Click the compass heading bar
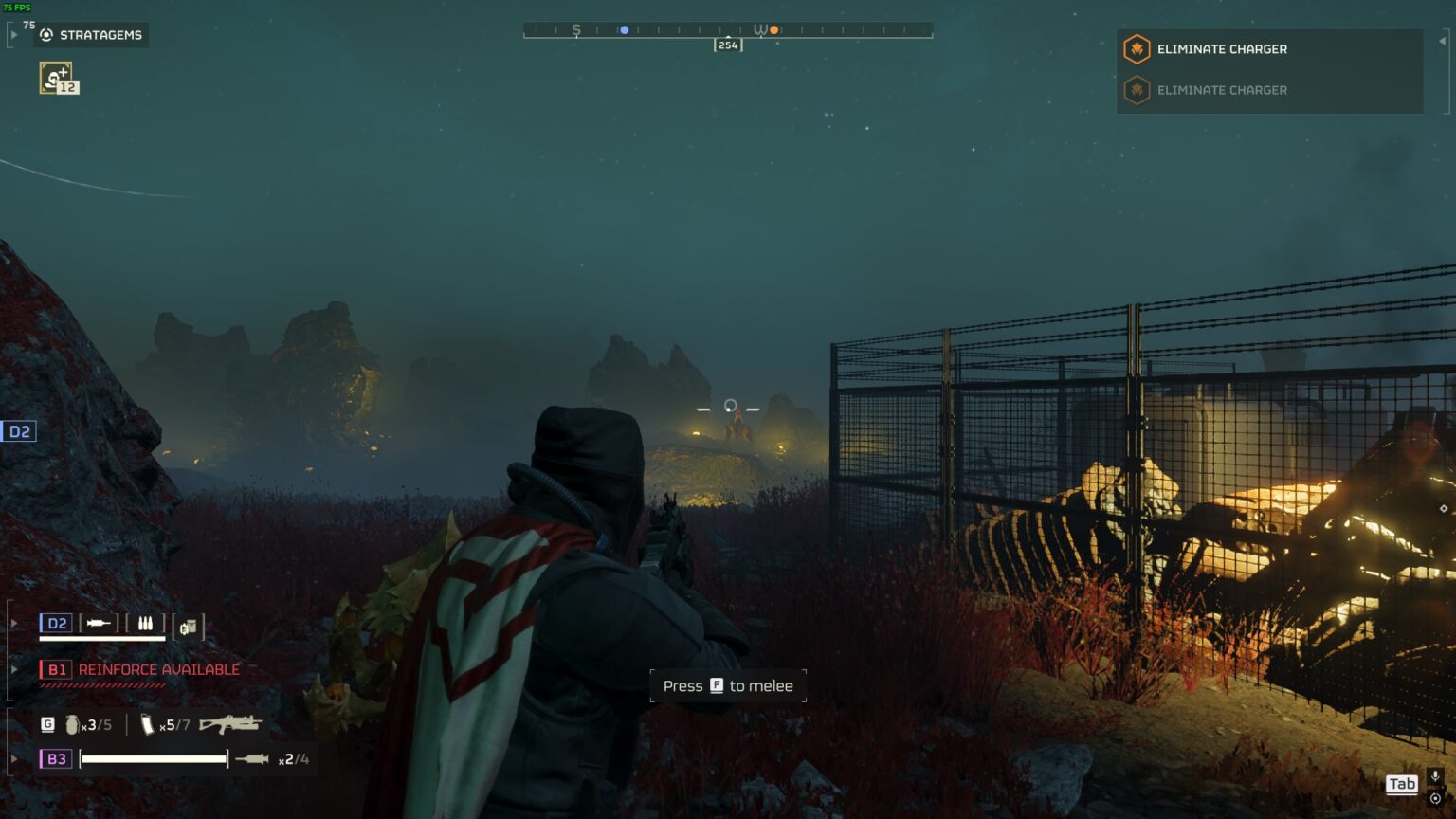Viewport: 1456px width, 819px height. click(x=728, y=30)
